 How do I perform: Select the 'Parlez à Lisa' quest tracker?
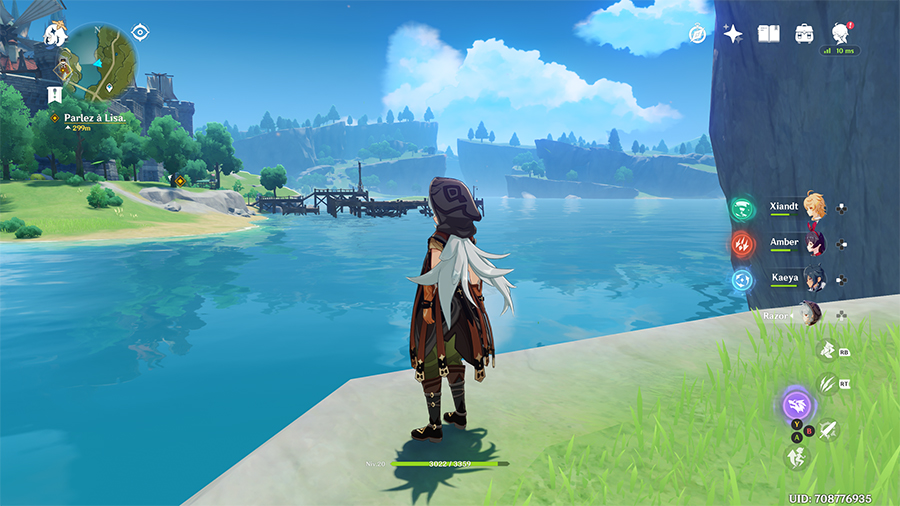click(94, 117)
